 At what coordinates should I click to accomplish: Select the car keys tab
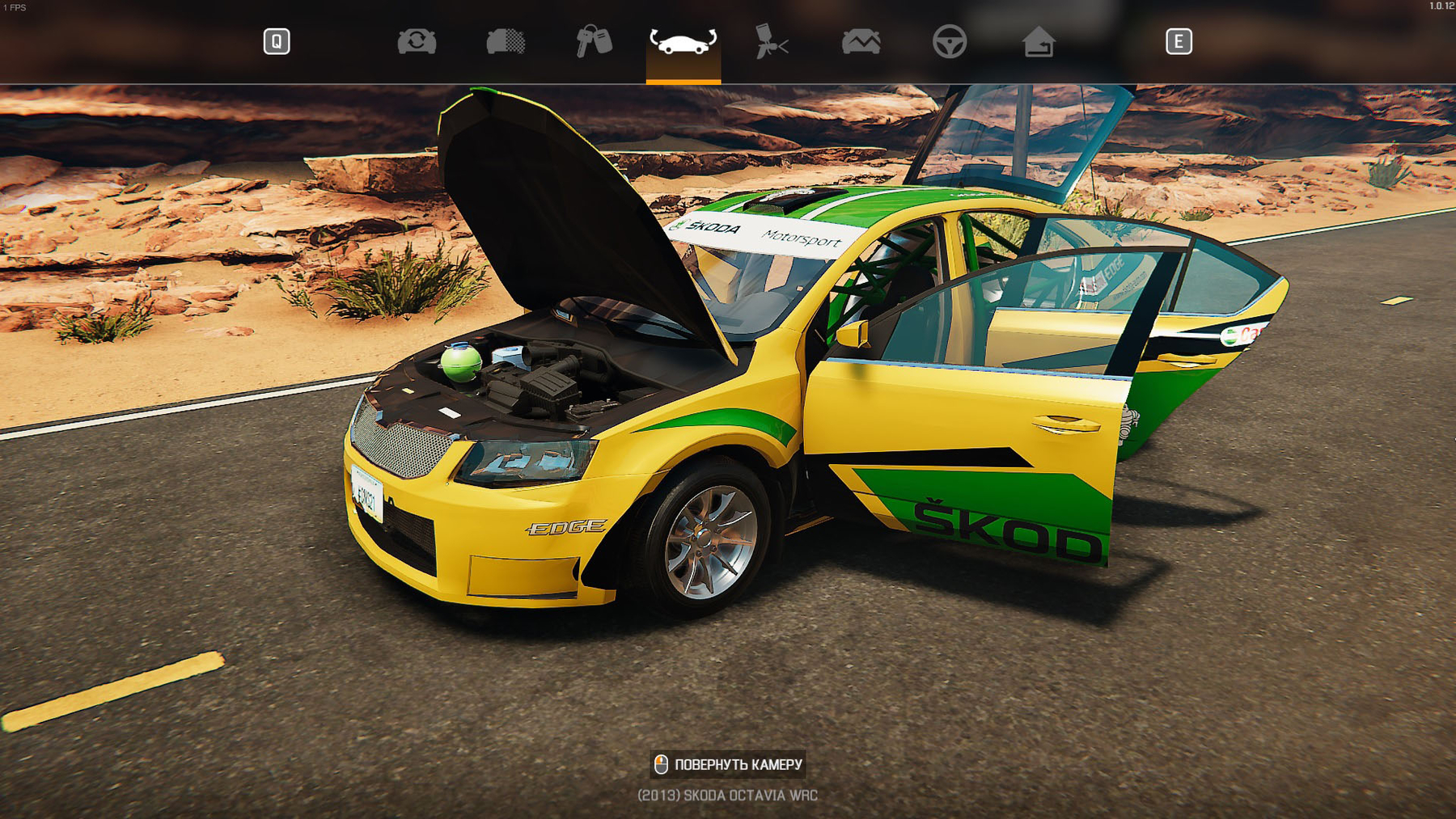pos(594,41)
